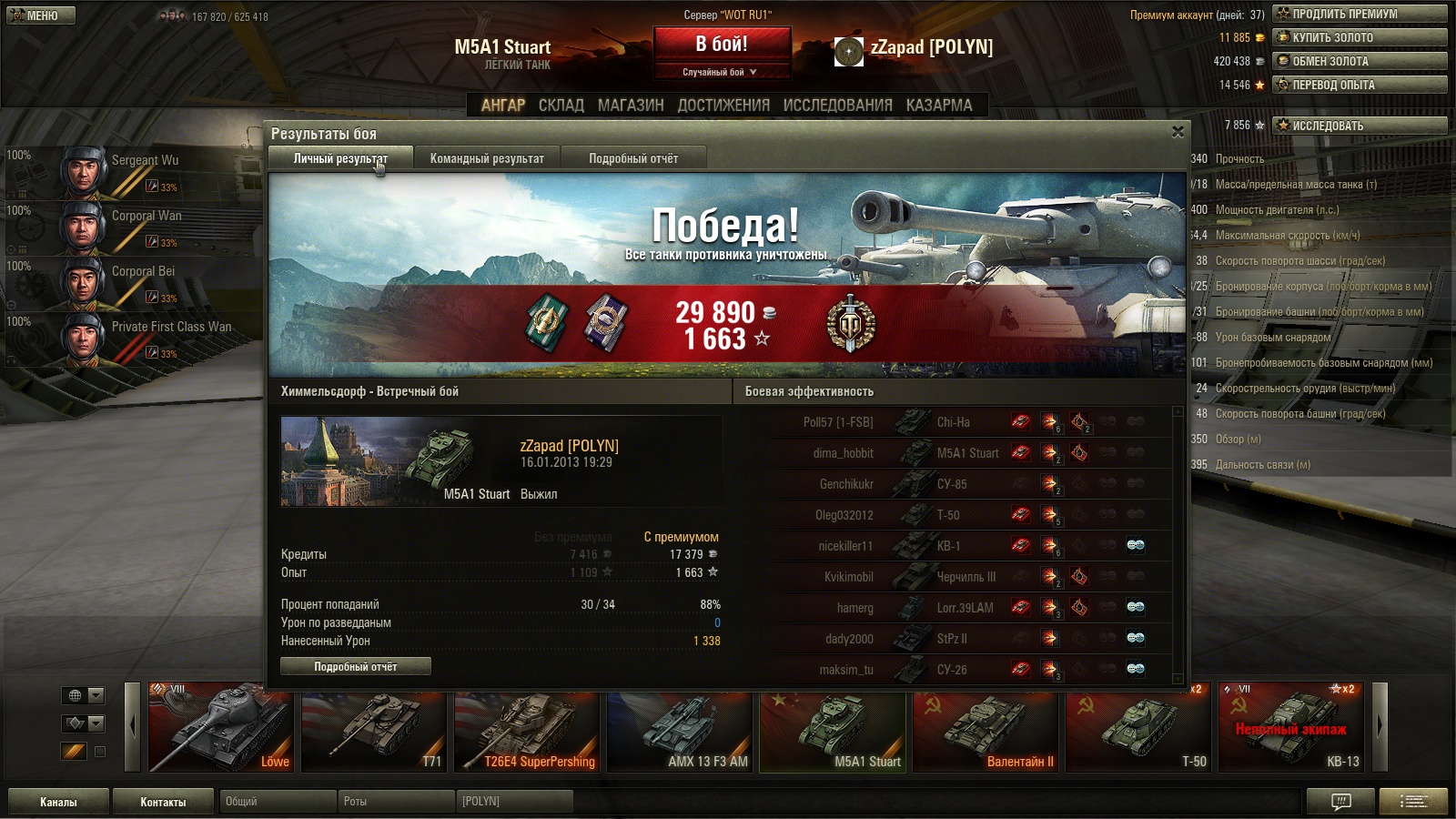The width and height of the screenshot is (1456, 819).
Task: Open the Меню button
Action: tap(41, 15)
